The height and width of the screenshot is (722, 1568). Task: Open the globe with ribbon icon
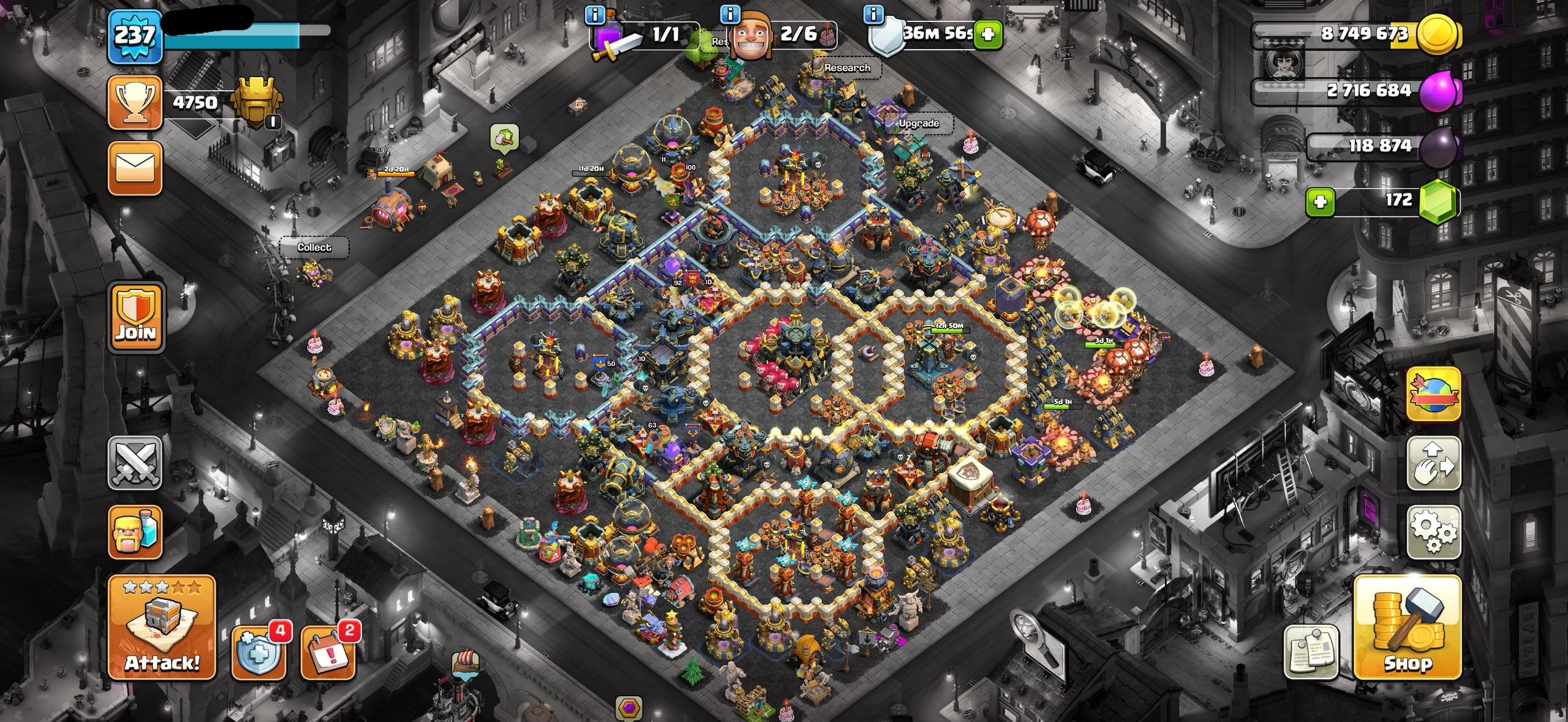pos(1433,394)
